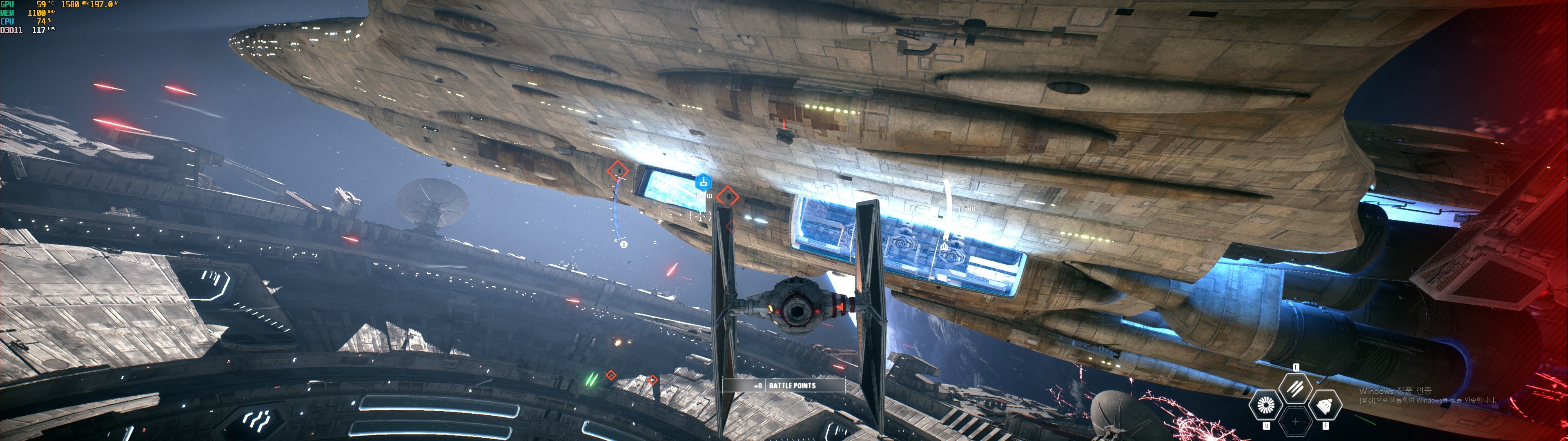
Task: Select the empty plus ability slot
Action: [1295, 421]
